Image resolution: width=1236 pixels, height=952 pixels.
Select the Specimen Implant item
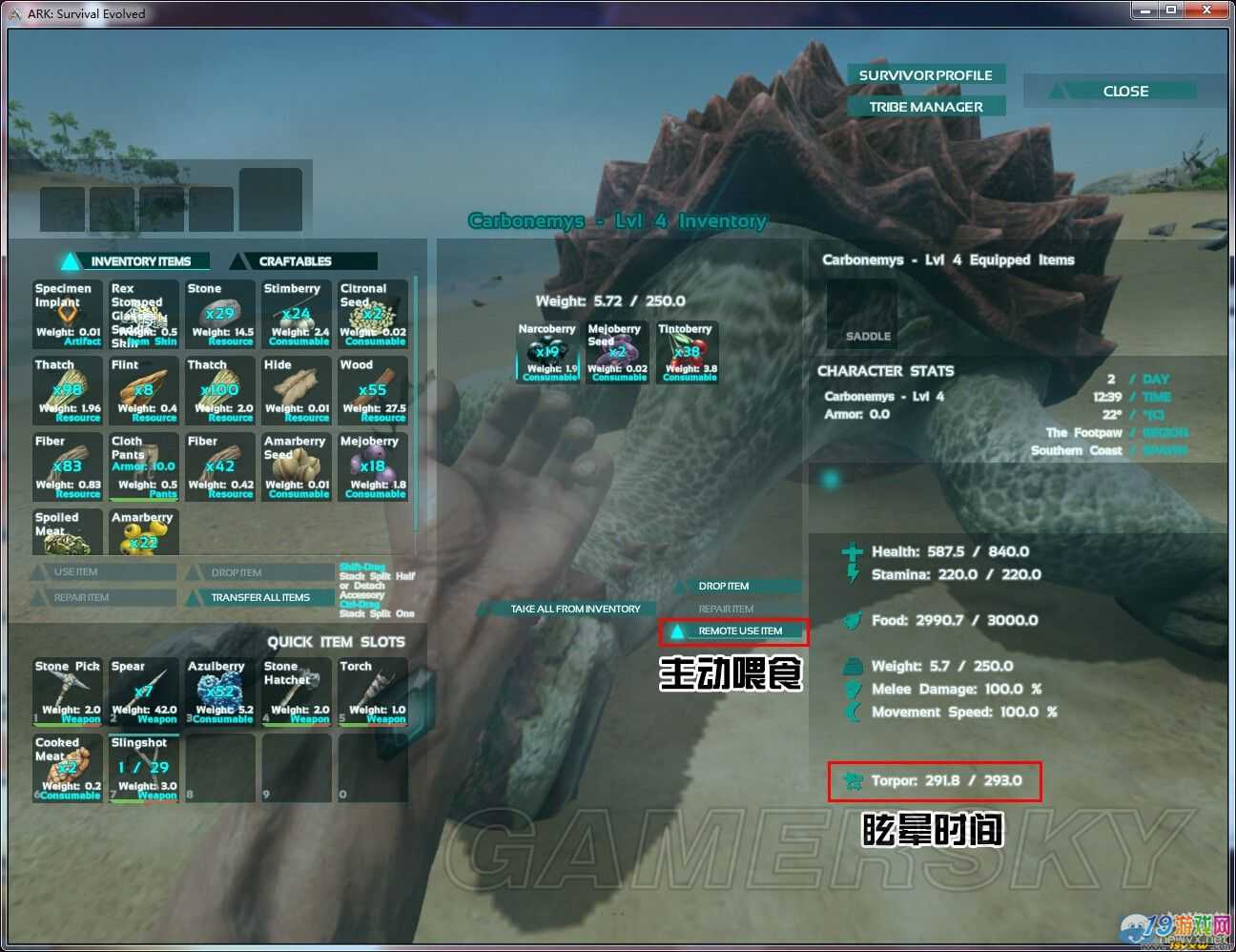(68, 314)
